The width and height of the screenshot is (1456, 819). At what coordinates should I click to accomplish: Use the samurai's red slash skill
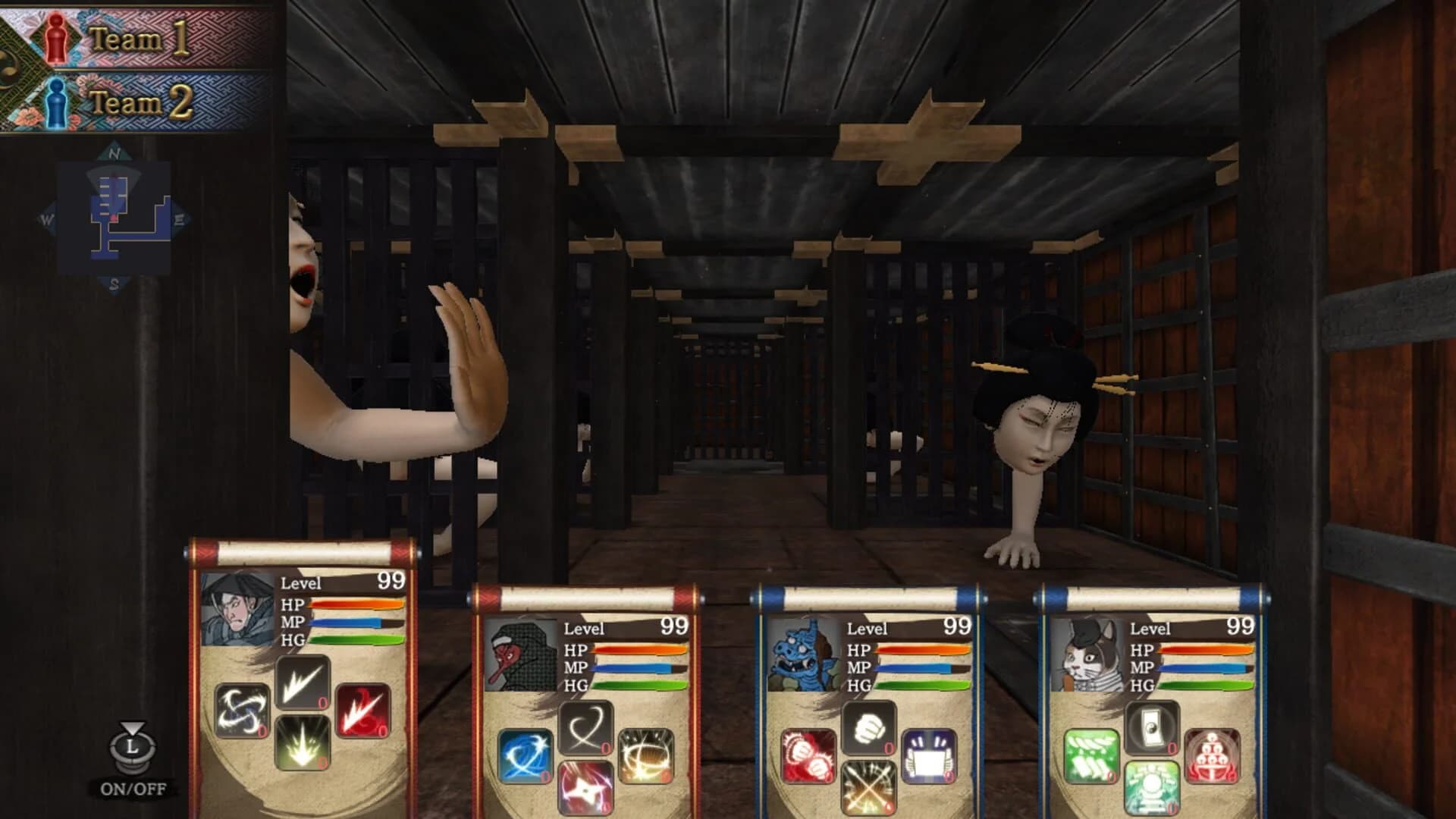coord(362,711)
